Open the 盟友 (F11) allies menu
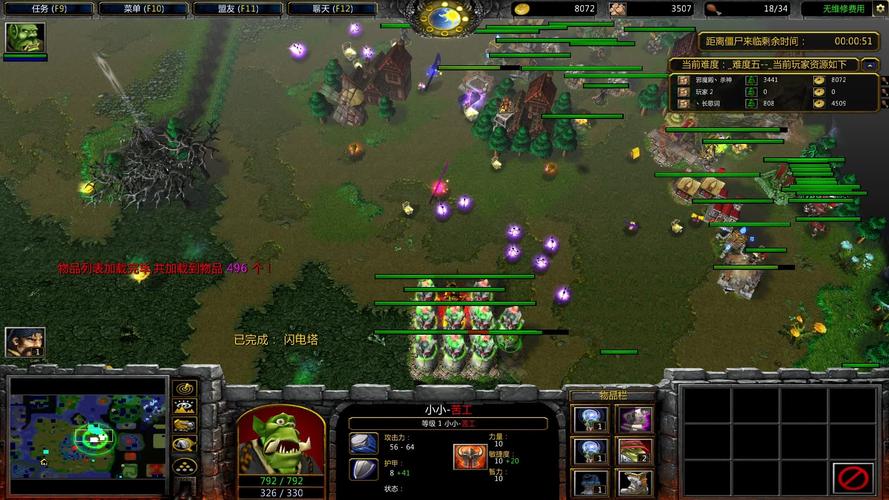889x500 pixels. [239, 8]
